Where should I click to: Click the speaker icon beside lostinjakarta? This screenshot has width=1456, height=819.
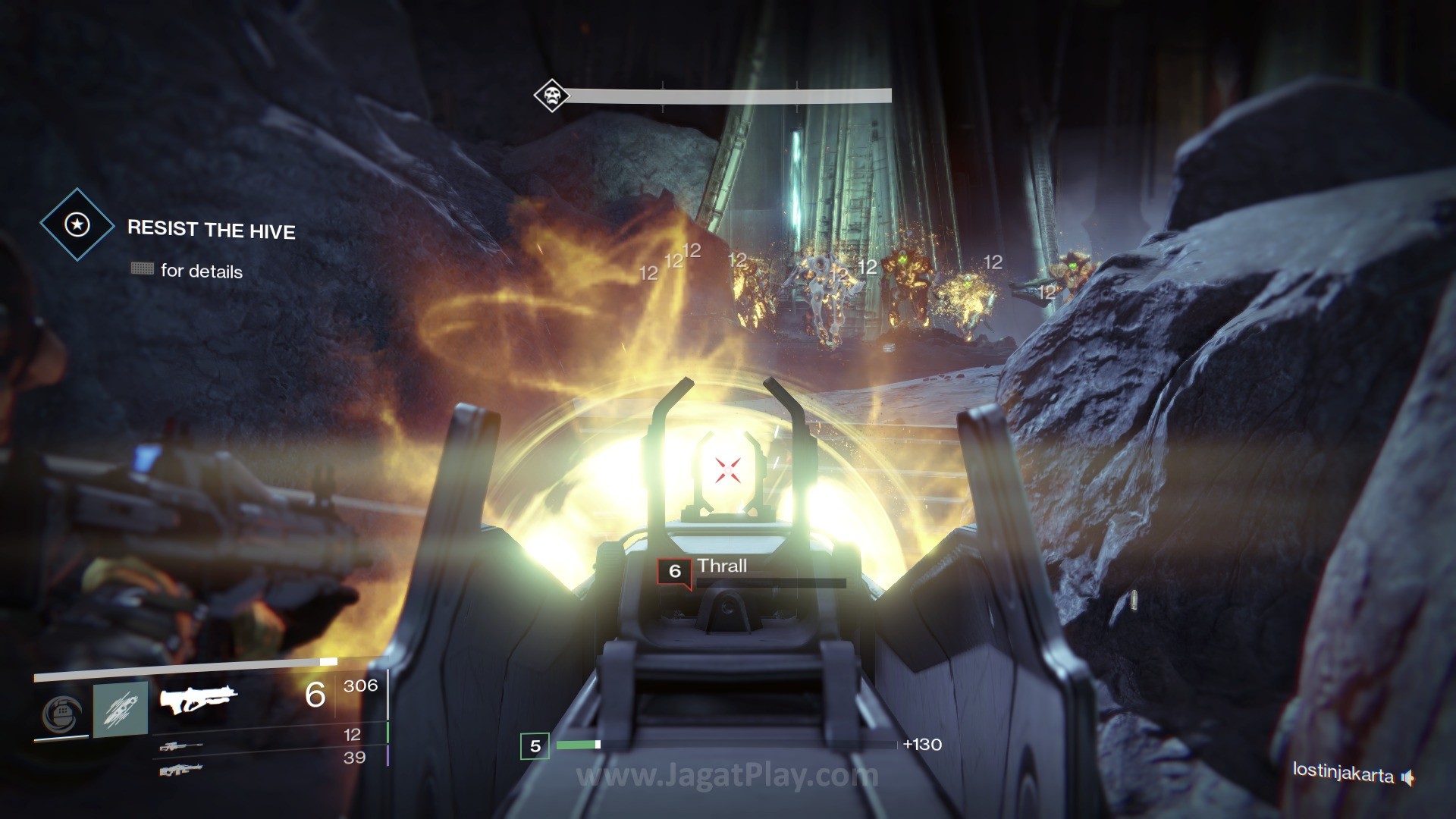coord(1408,777)
